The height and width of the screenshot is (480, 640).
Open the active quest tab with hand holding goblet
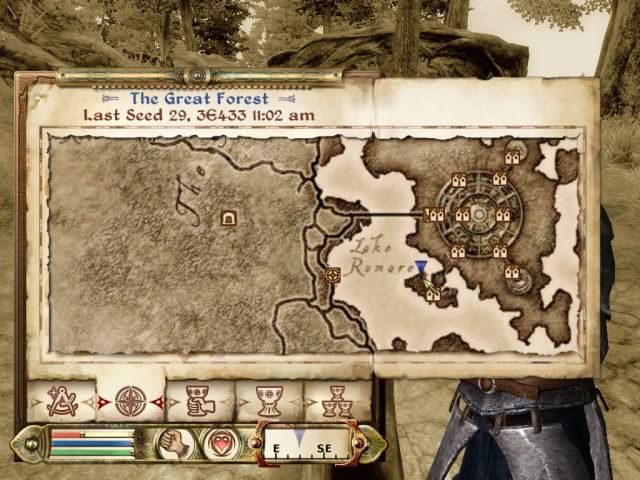pyautogui.click(x=197, y=402)
